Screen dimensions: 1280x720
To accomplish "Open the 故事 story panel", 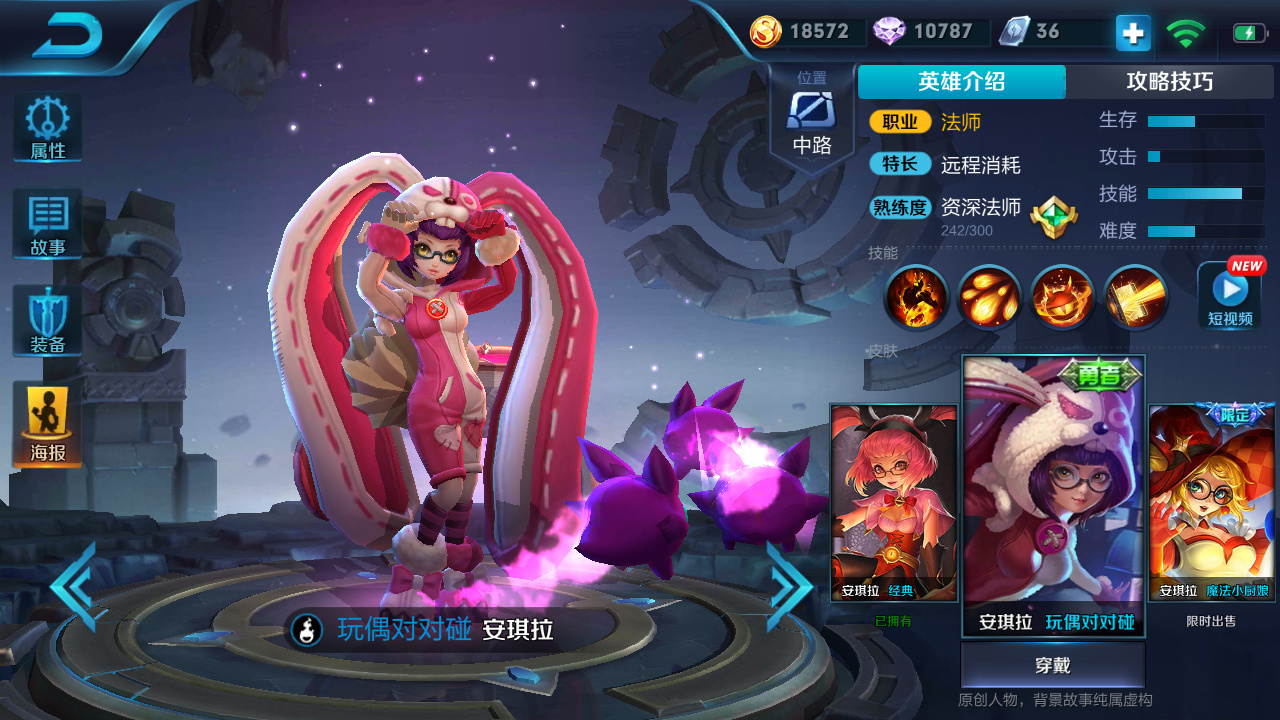I will point(46,222).
